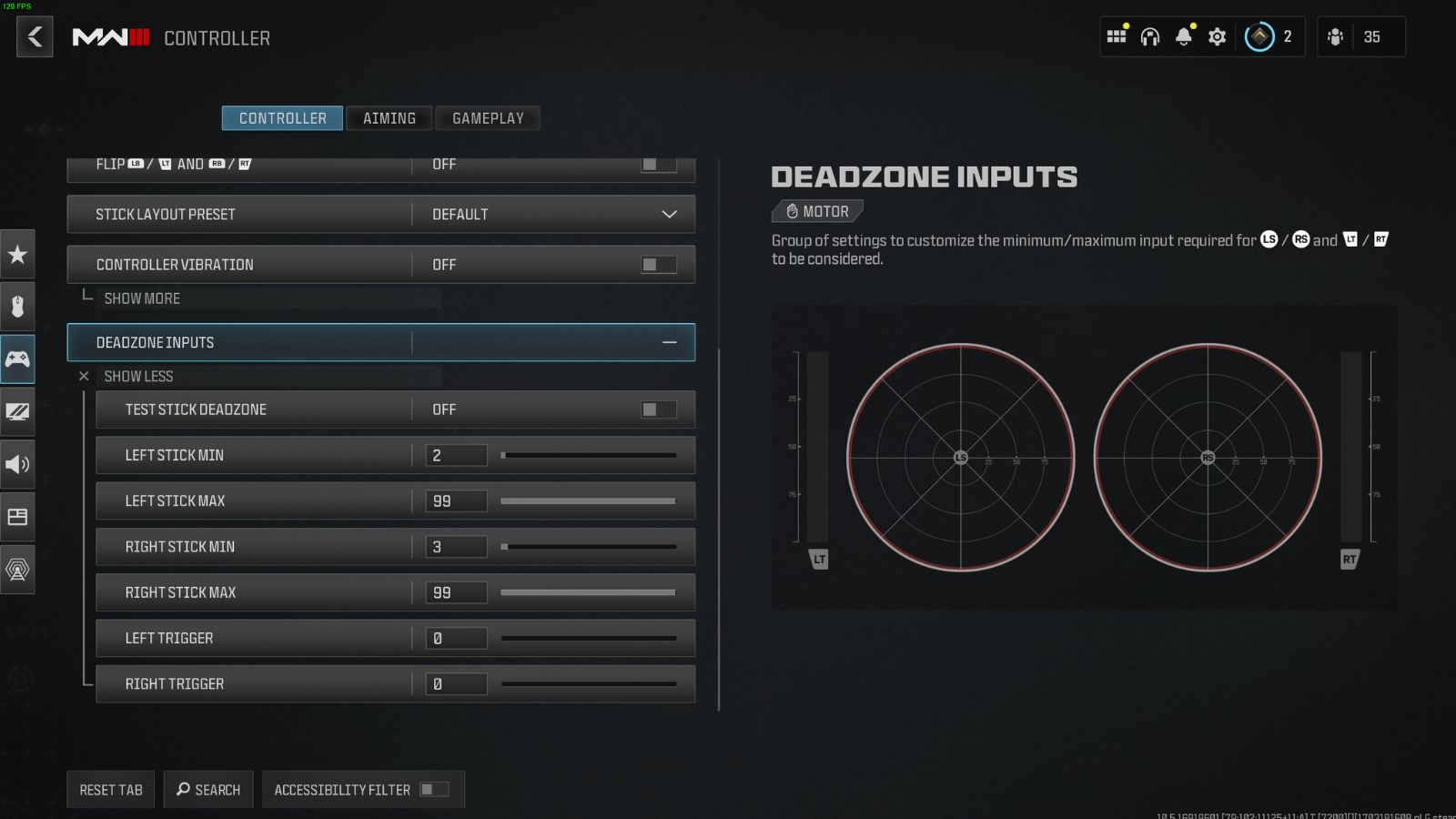Switch to the Aiming tab
This screenshot has width=1456, height=819.
[389, 117]
